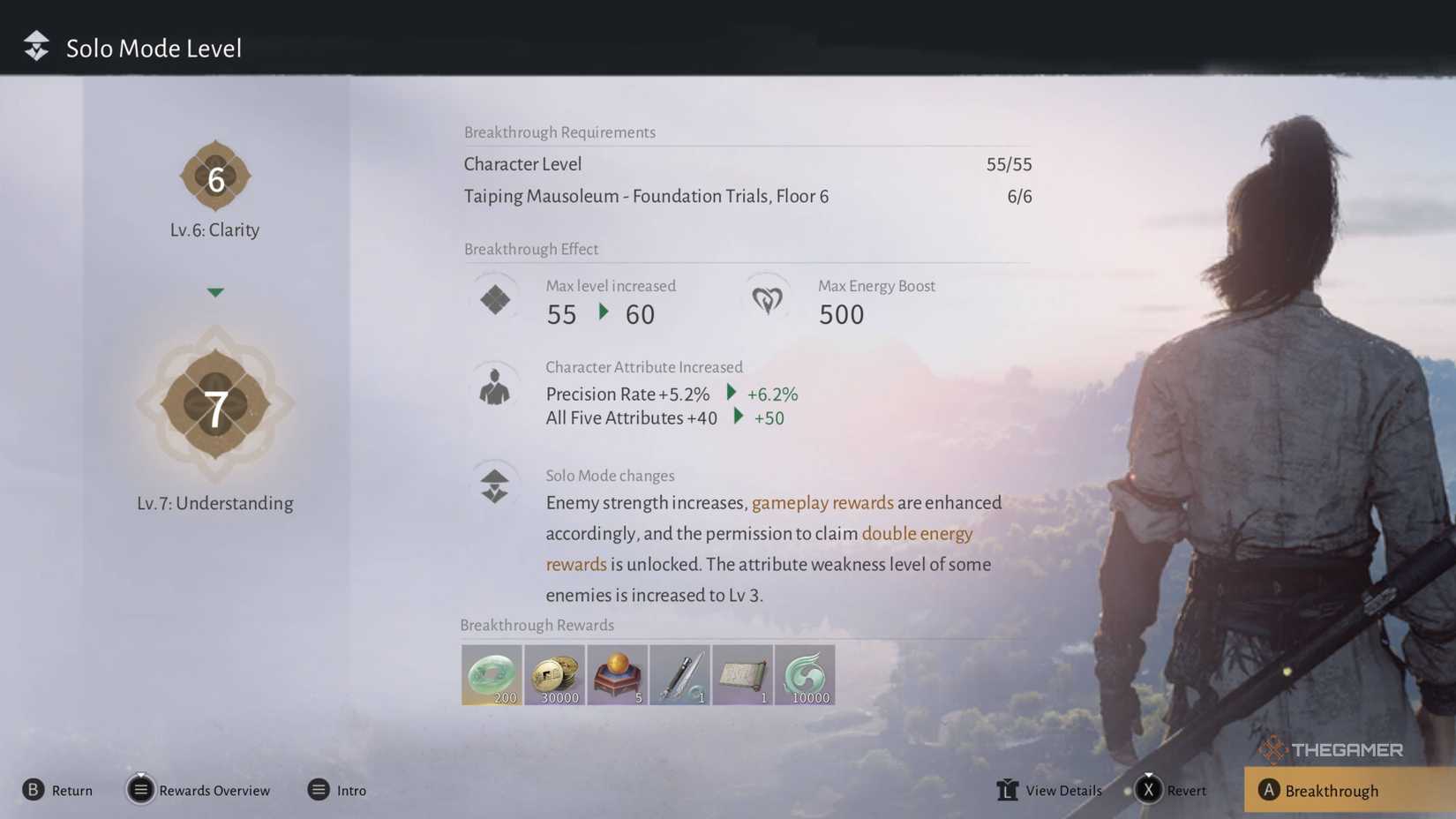Viewport: 1456px width, 819px height.
Task: Click the Solo Mode changes icon
Action: tap(494, 484)
